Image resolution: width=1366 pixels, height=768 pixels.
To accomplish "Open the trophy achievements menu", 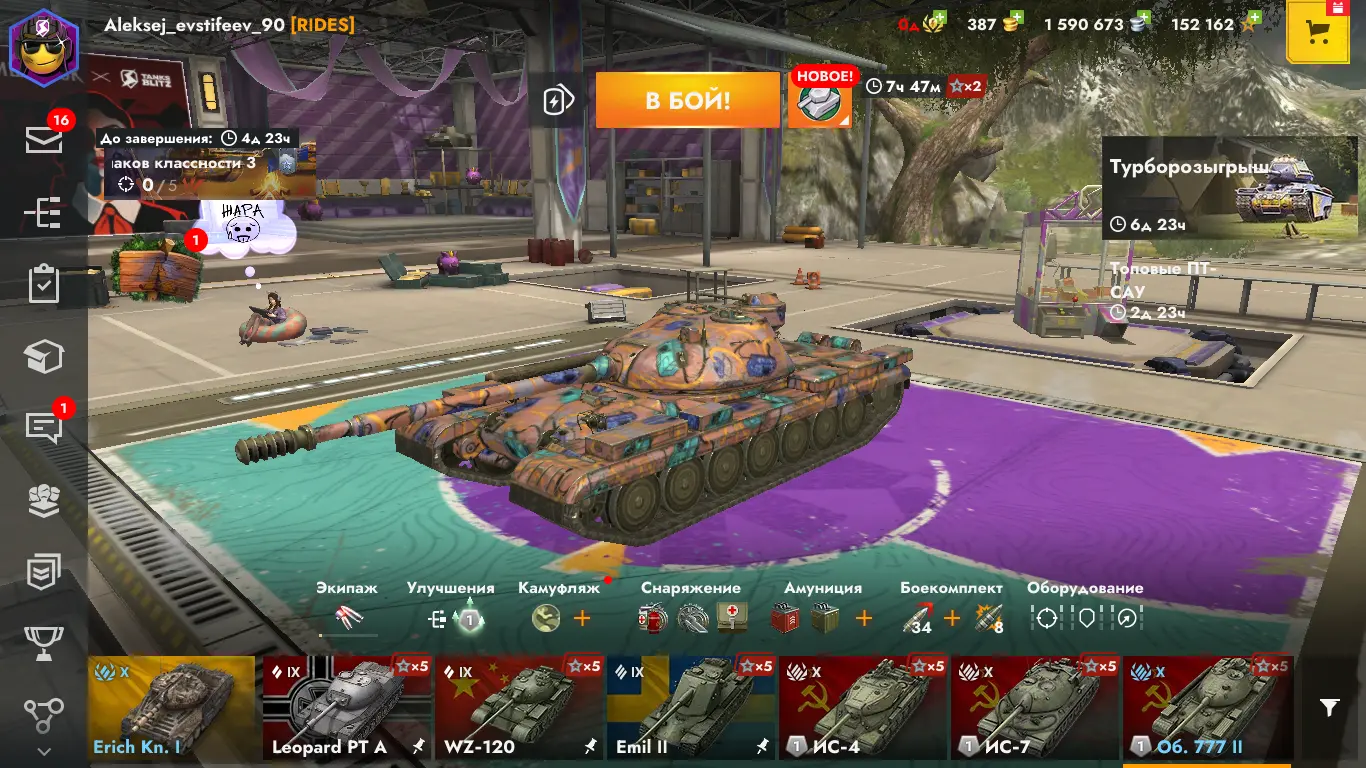I will (x=44, y=642).
